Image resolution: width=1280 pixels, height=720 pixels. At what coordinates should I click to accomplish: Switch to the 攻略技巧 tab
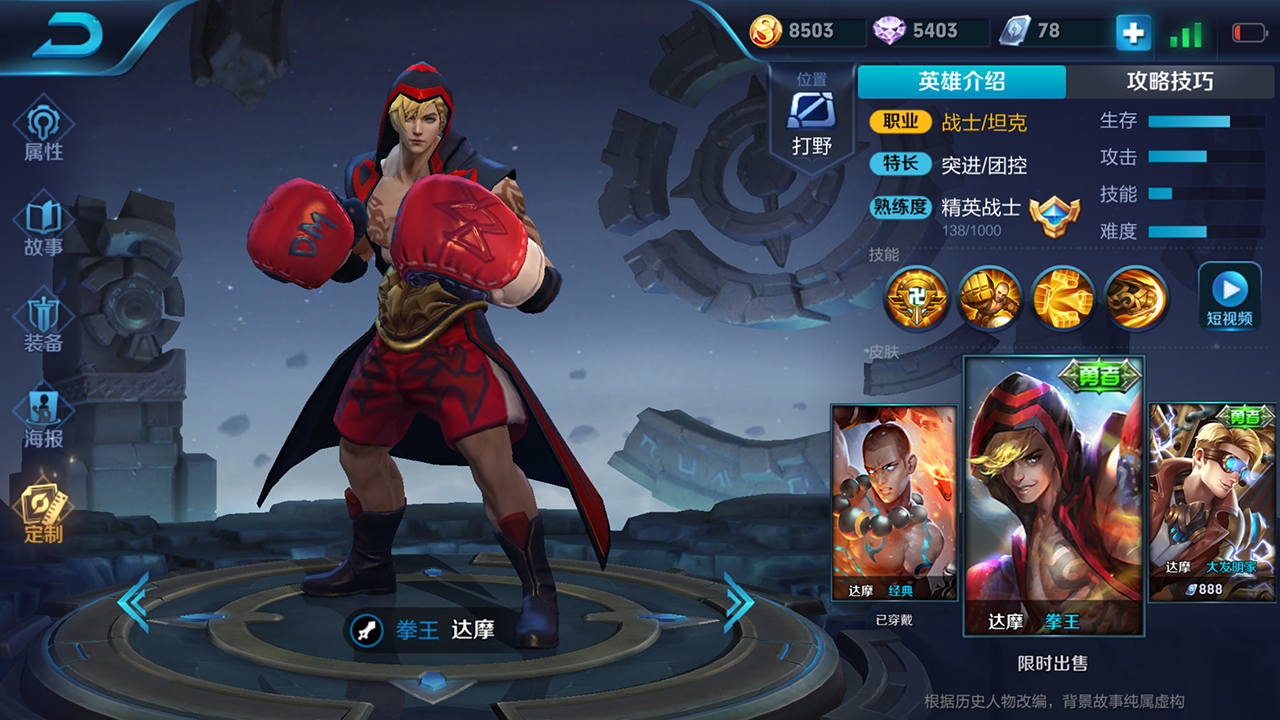coord(1169,82)
